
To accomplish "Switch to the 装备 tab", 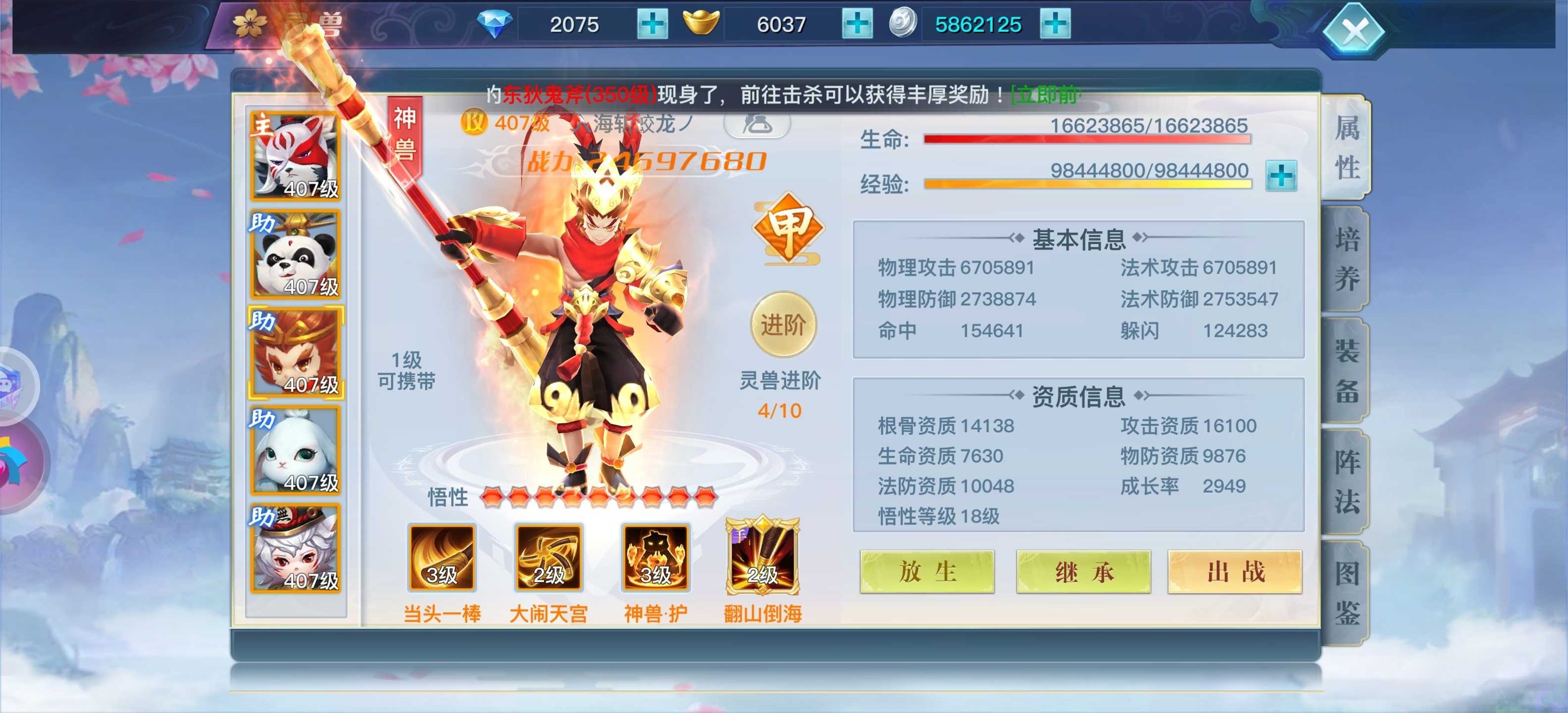I will [1348, 371].
